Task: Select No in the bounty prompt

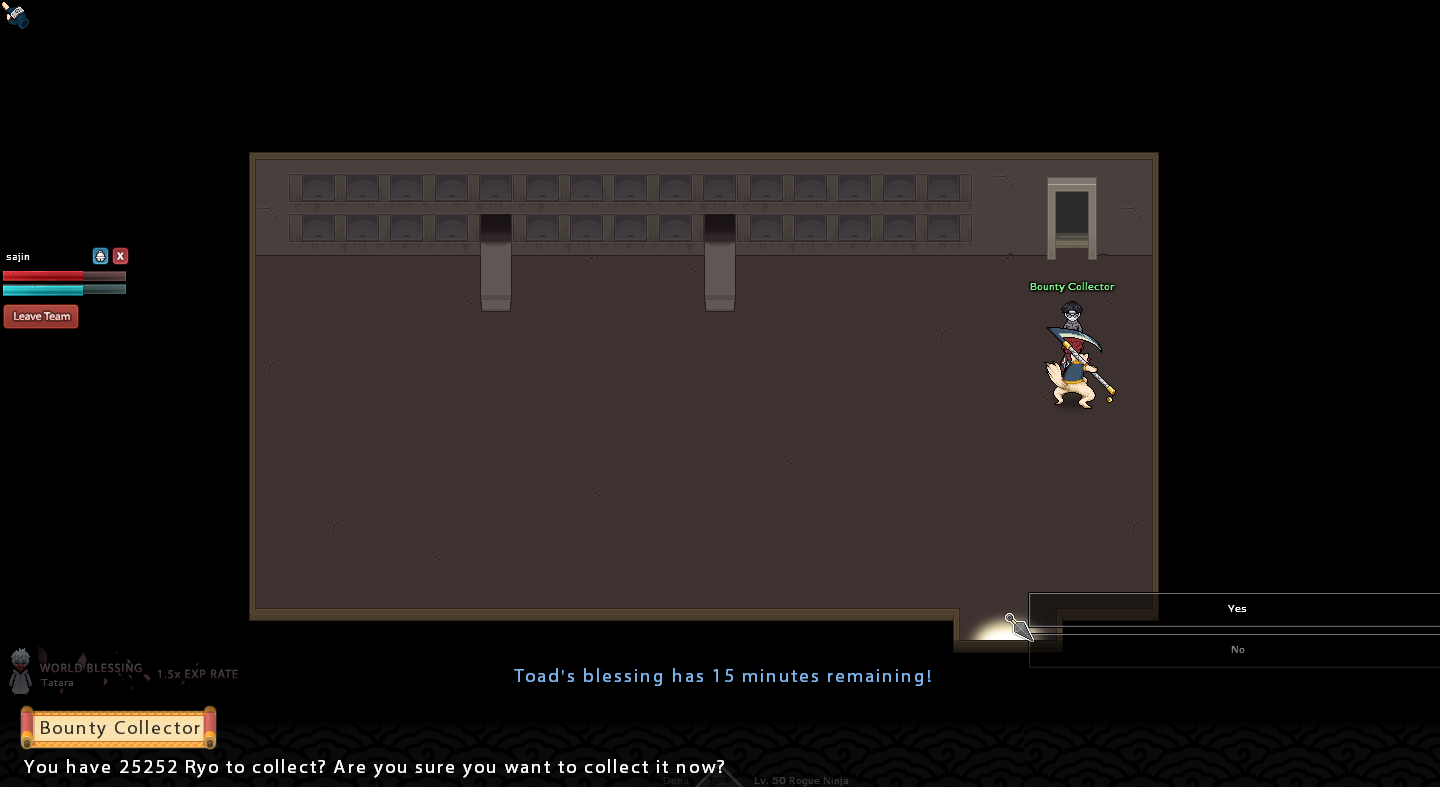Action: click(1236, 650)
